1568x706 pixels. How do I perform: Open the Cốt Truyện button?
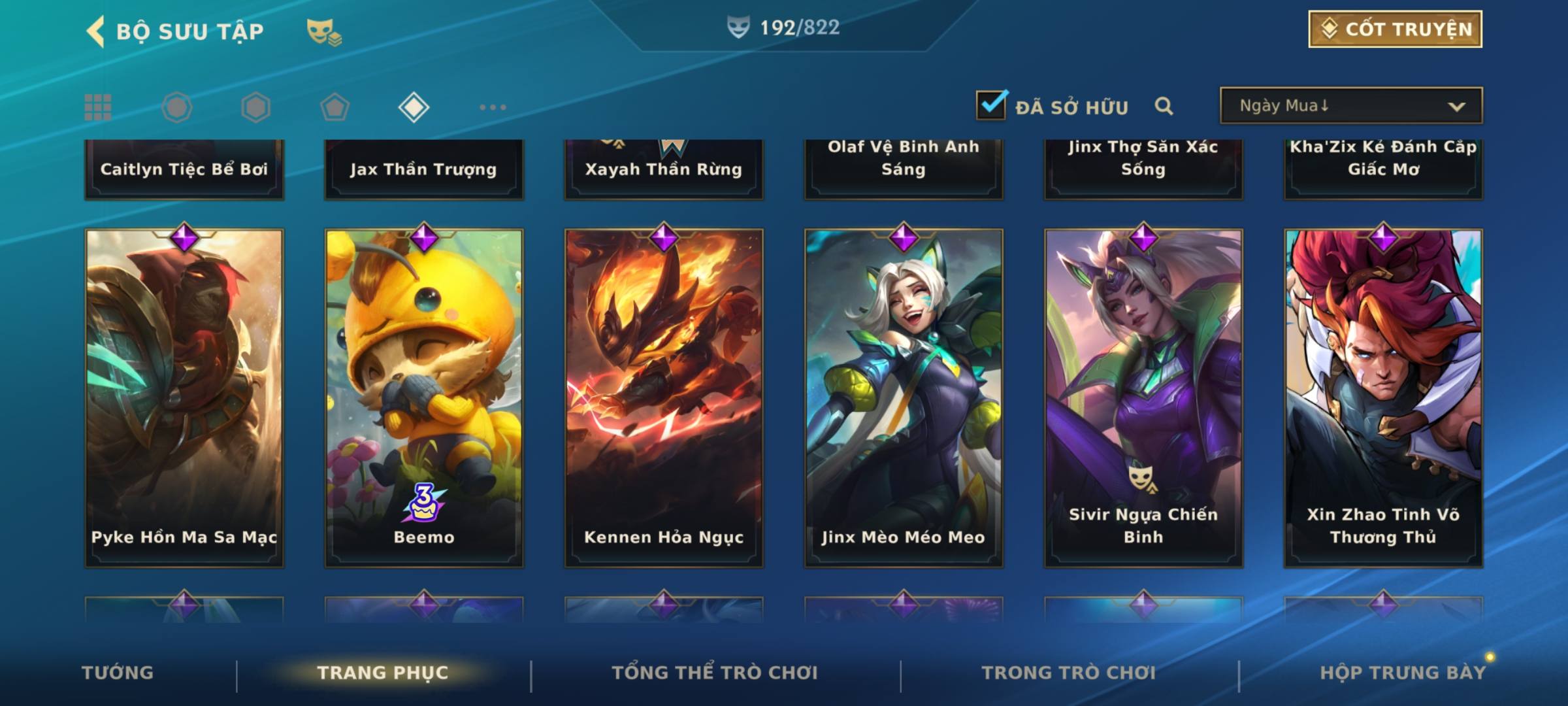click(x=1395, y=29)
